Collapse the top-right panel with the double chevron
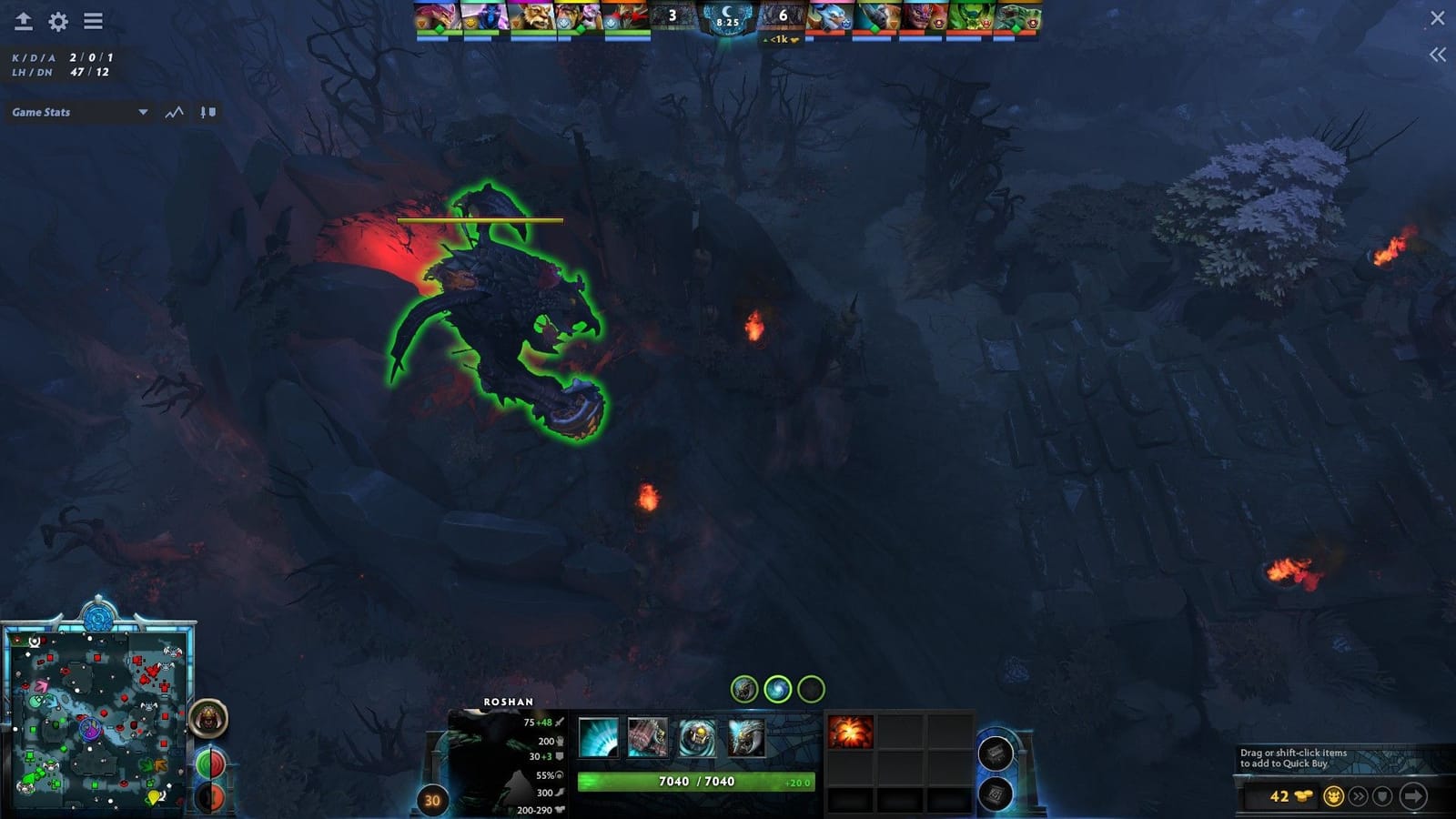The image size is (1456, 819). (x=1438, y=55)
